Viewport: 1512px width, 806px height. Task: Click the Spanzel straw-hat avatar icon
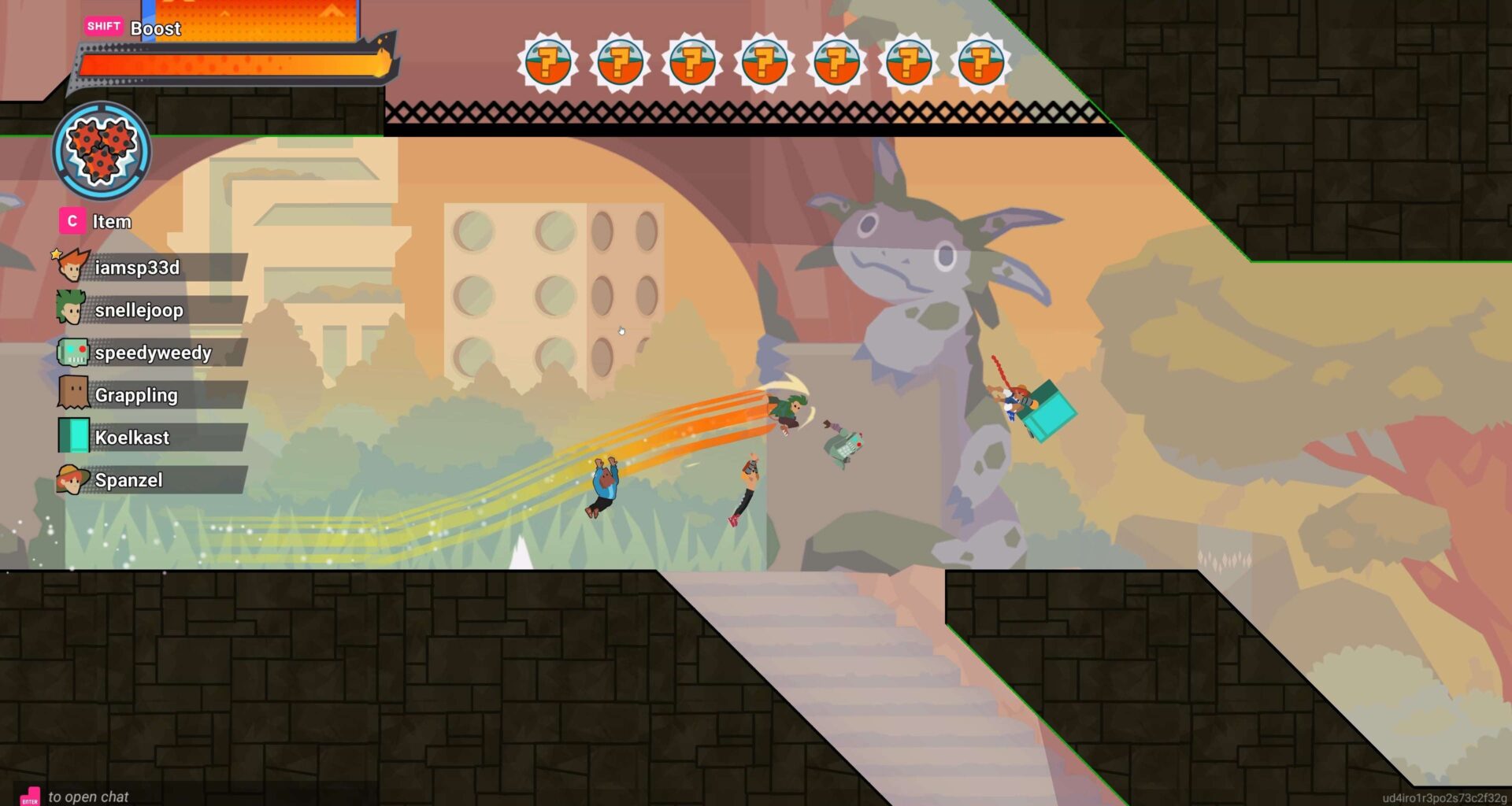71,479
